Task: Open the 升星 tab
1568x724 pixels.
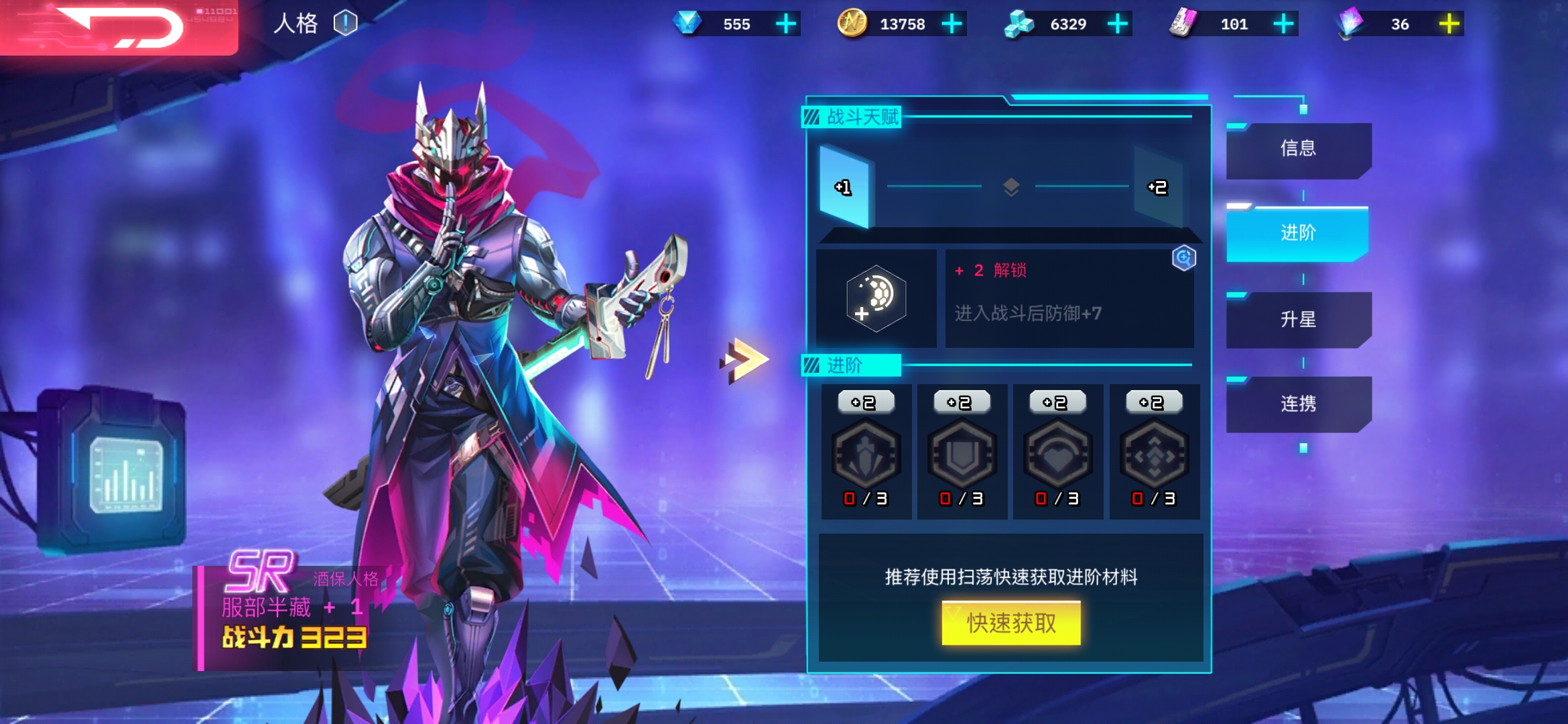Action: pyautogui.click(x=1298, y=319)
